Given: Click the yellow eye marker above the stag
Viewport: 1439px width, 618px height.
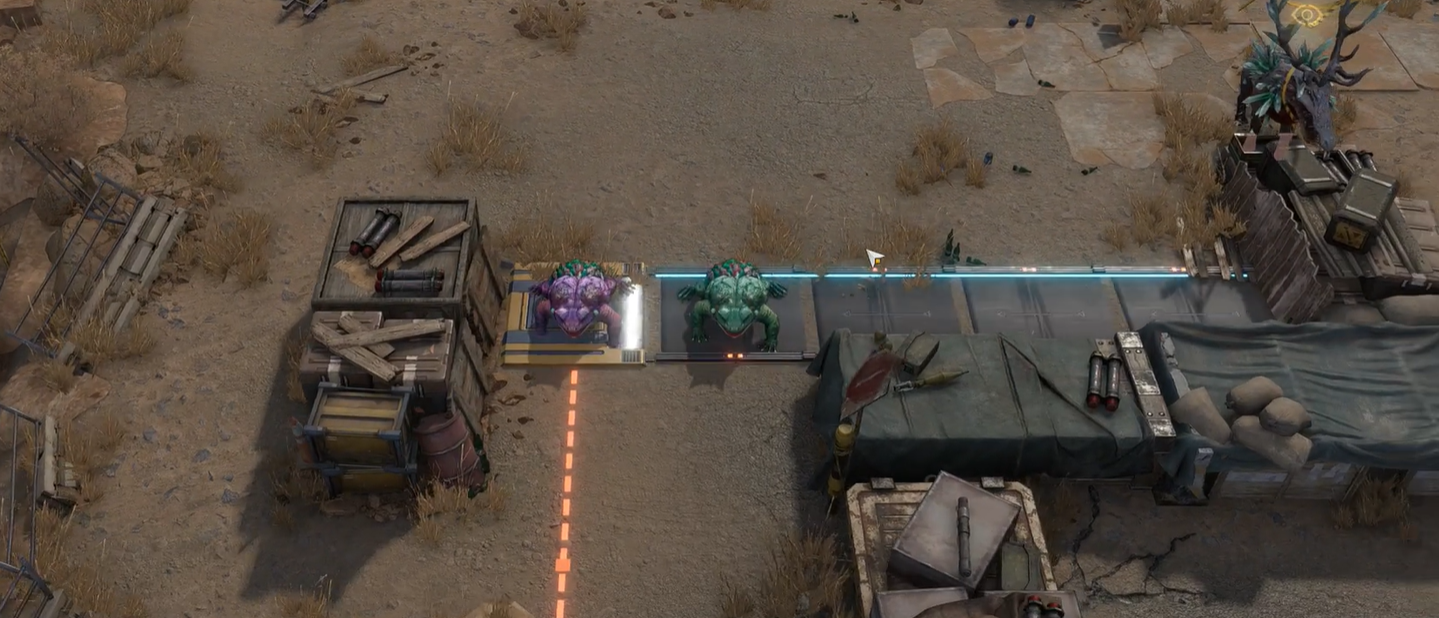Looking at the screenshot, I should tap(1307, 14).
